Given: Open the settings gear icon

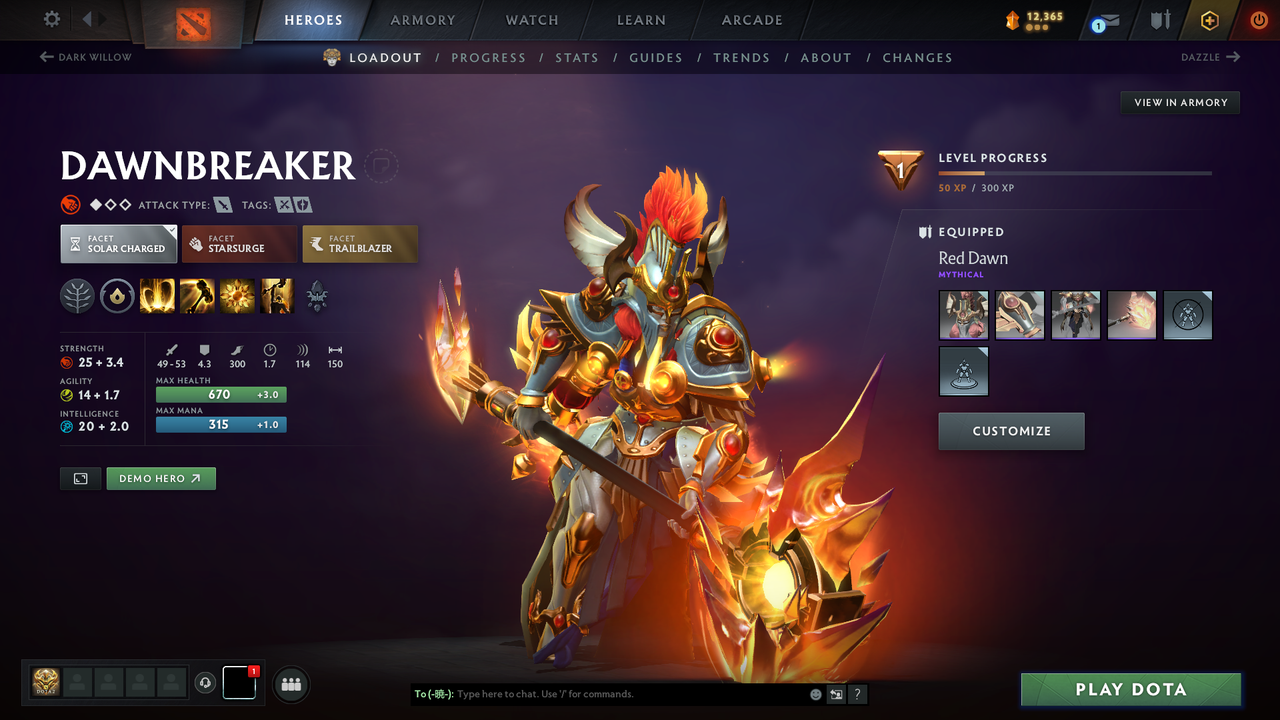Looking at the screenshot, I should click(52, 19).
